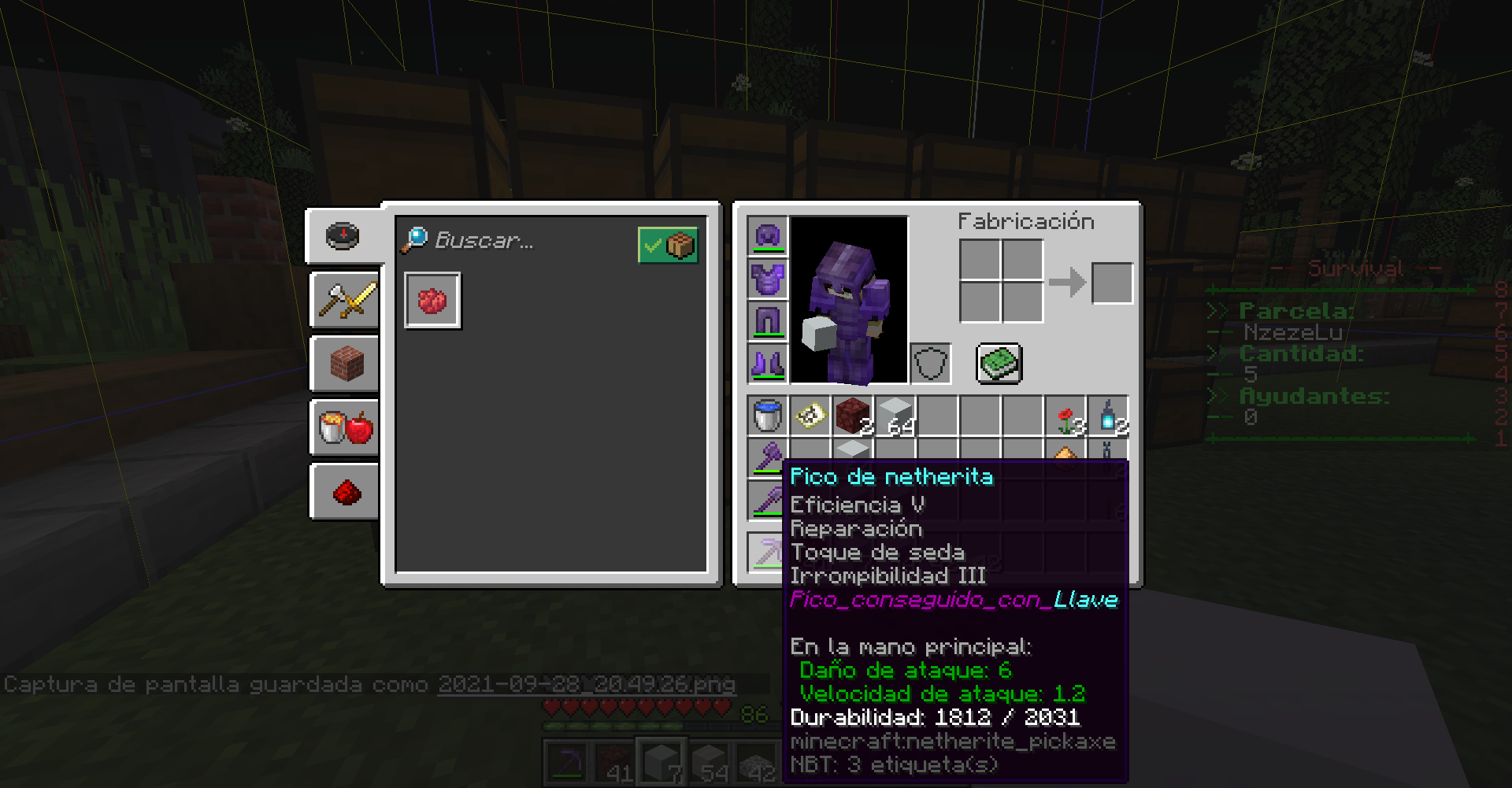1512x788 pixels.
Task: Switch to the compass search-all tab
Action: click(343, 235)
